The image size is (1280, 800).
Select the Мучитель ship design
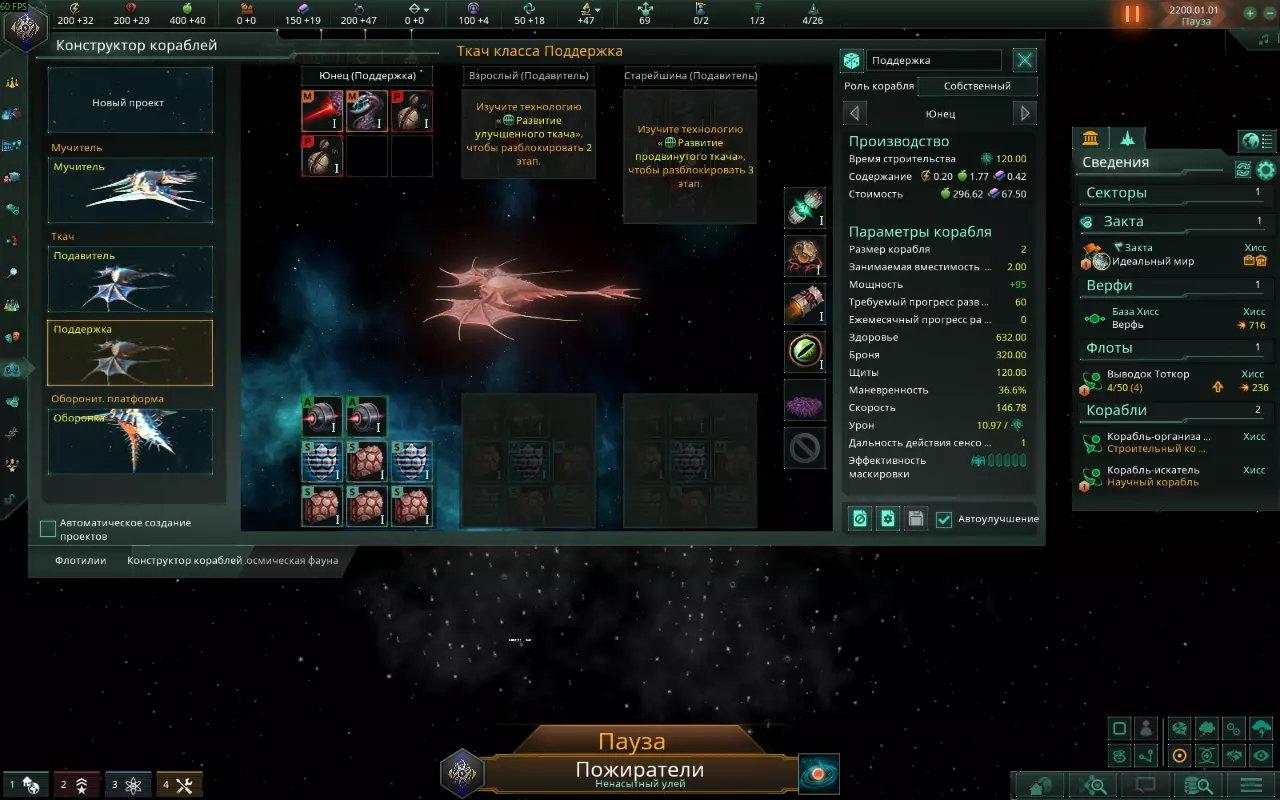pyautogui.click(x=130, y=190)
